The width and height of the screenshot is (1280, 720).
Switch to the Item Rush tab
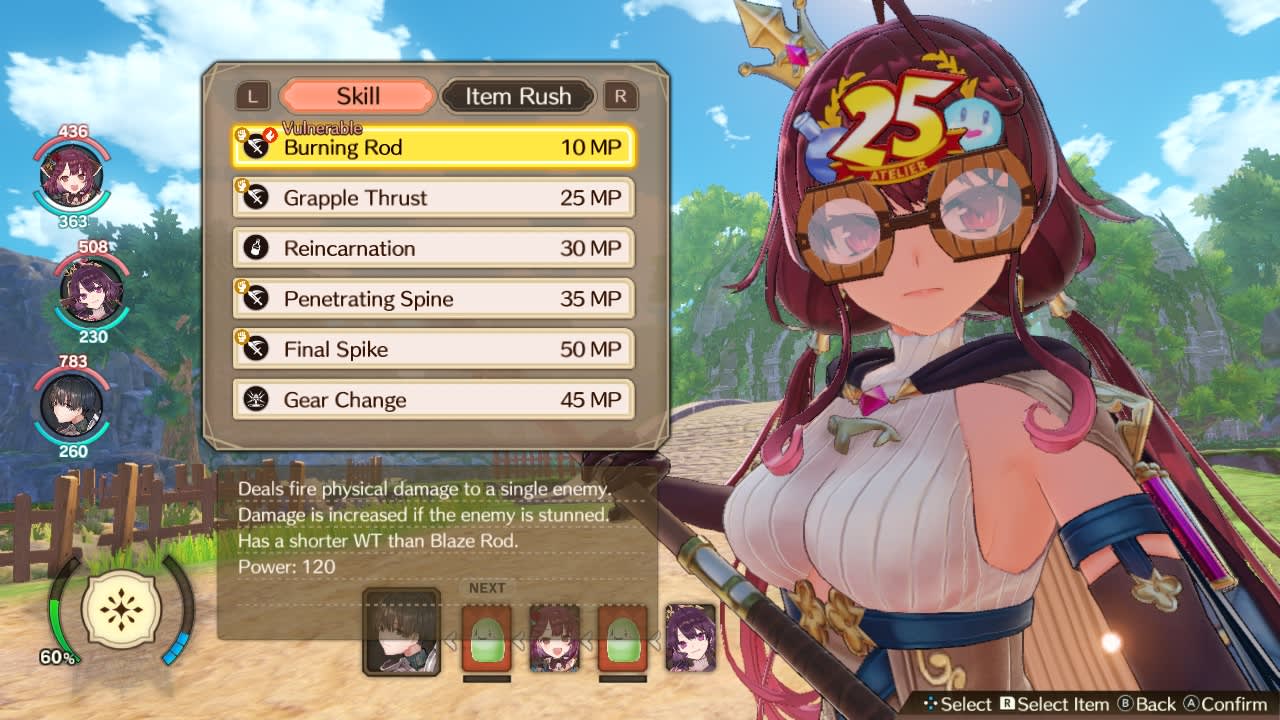518,96
